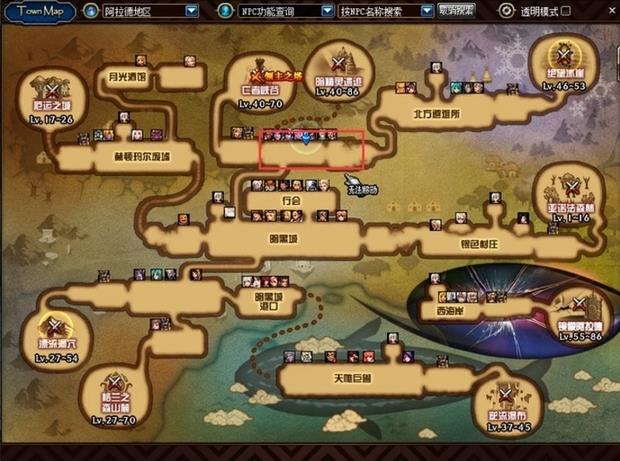Select the 月光酒馆 town area
The width and height of the screenshot is (620, 461).
[127, 76]
